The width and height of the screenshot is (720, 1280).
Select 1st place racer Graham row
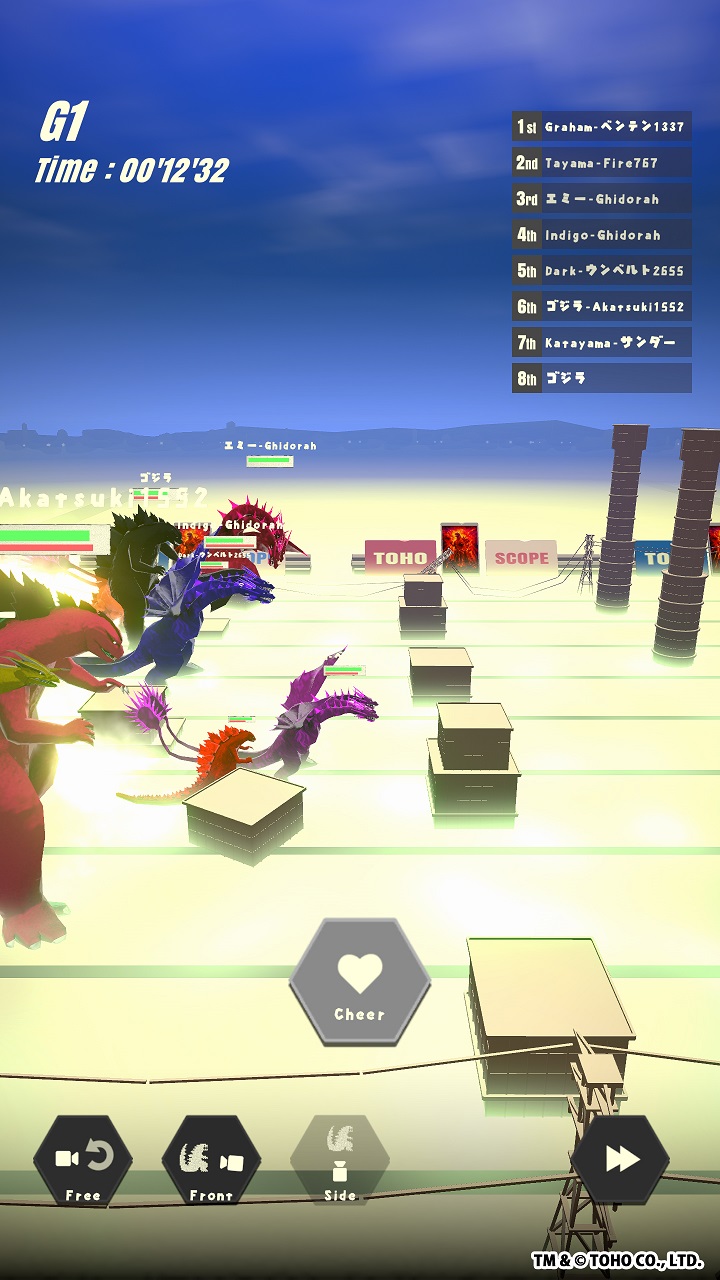pyautogui.click(x=601, y=127)
